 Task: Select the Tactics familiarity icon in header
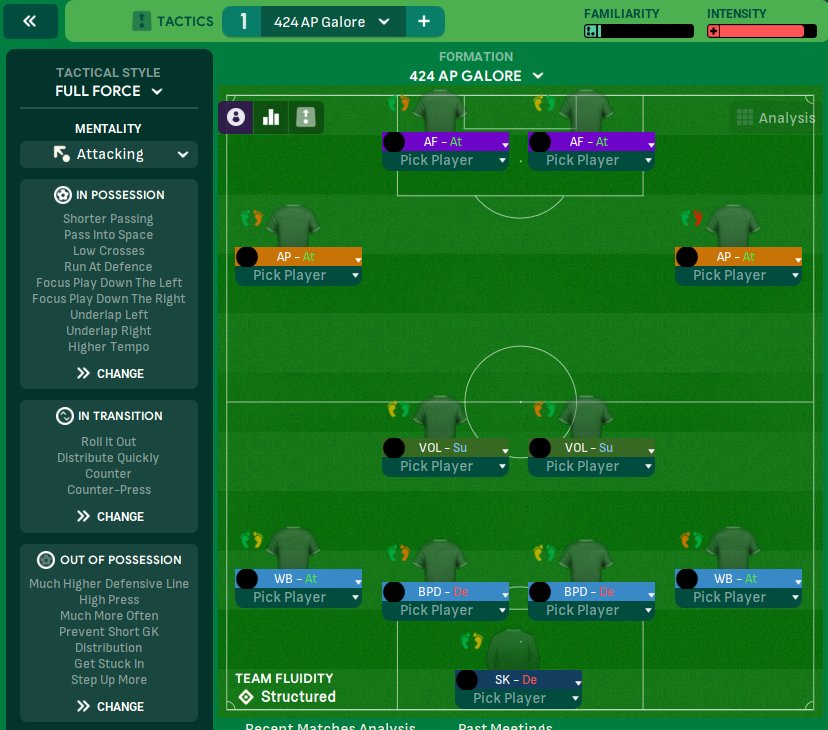(142, 21)
